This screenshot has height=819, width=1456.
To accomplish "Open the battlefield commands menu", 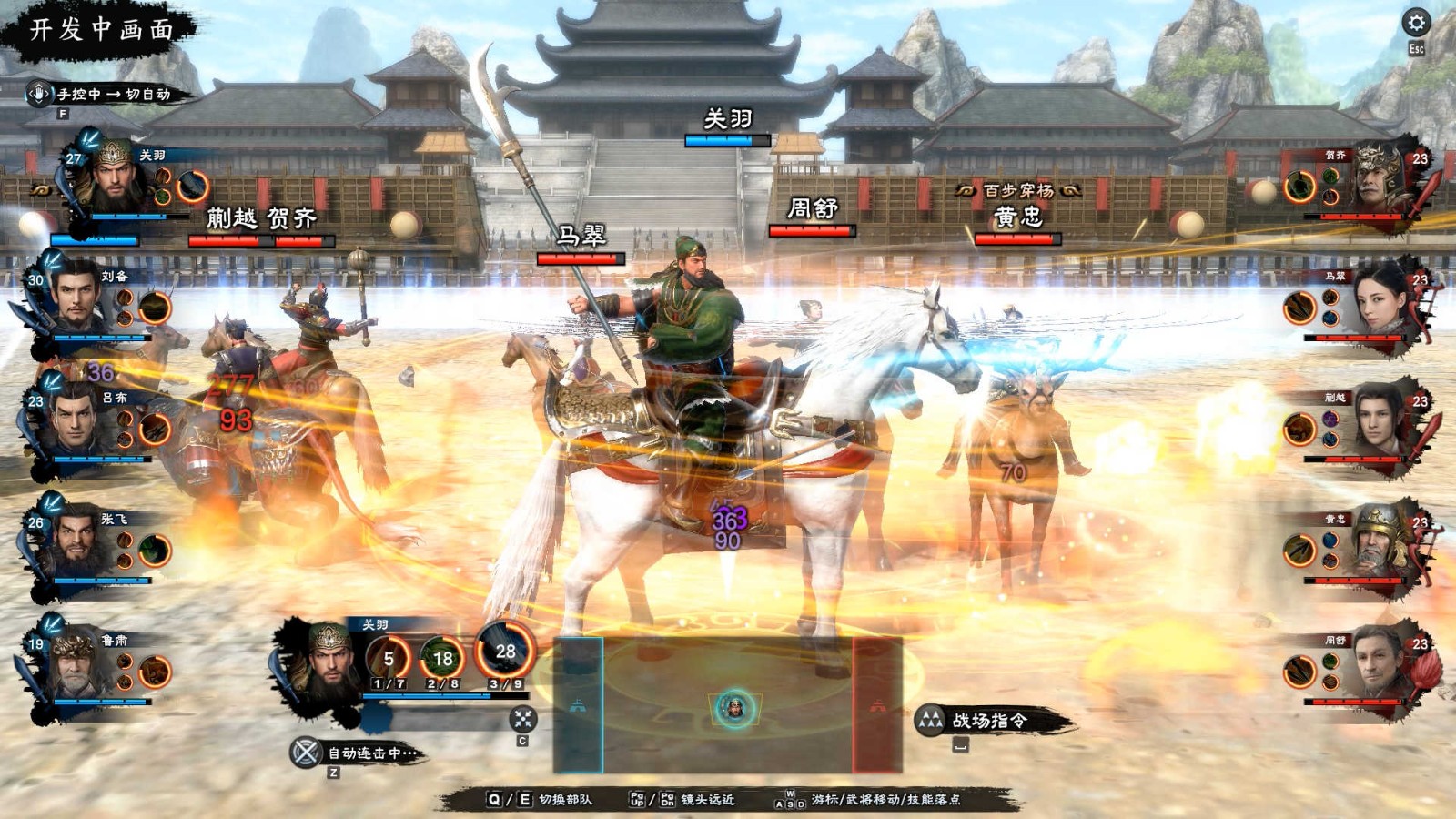I will (987, 721).
